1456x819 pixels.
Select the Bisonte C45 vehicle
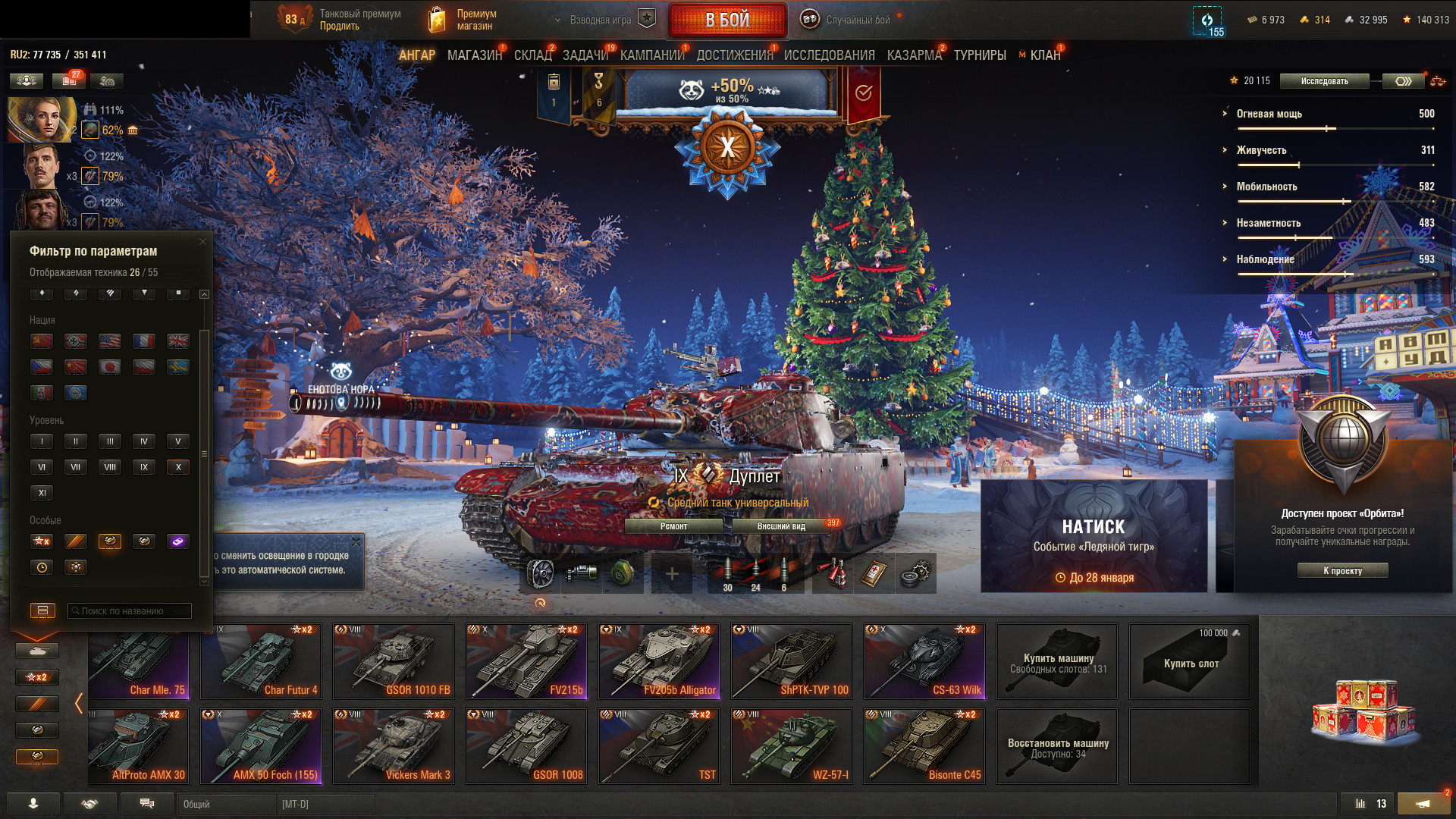(x=924, y=745)
